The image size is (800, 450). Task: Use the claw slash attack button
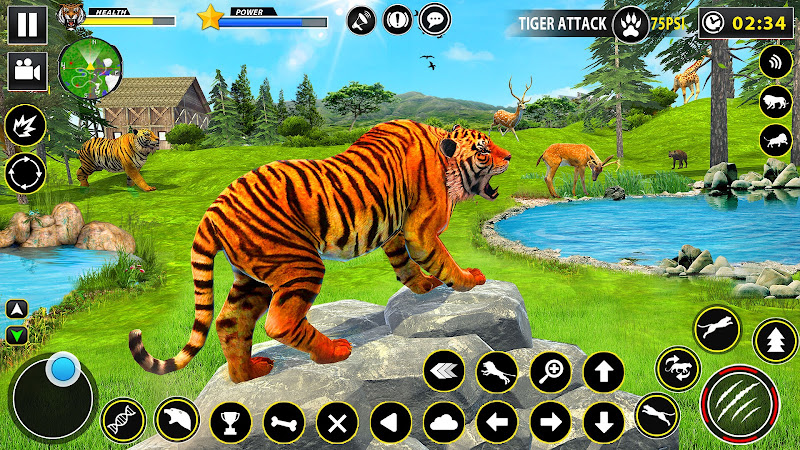click(x=740, y=402)
